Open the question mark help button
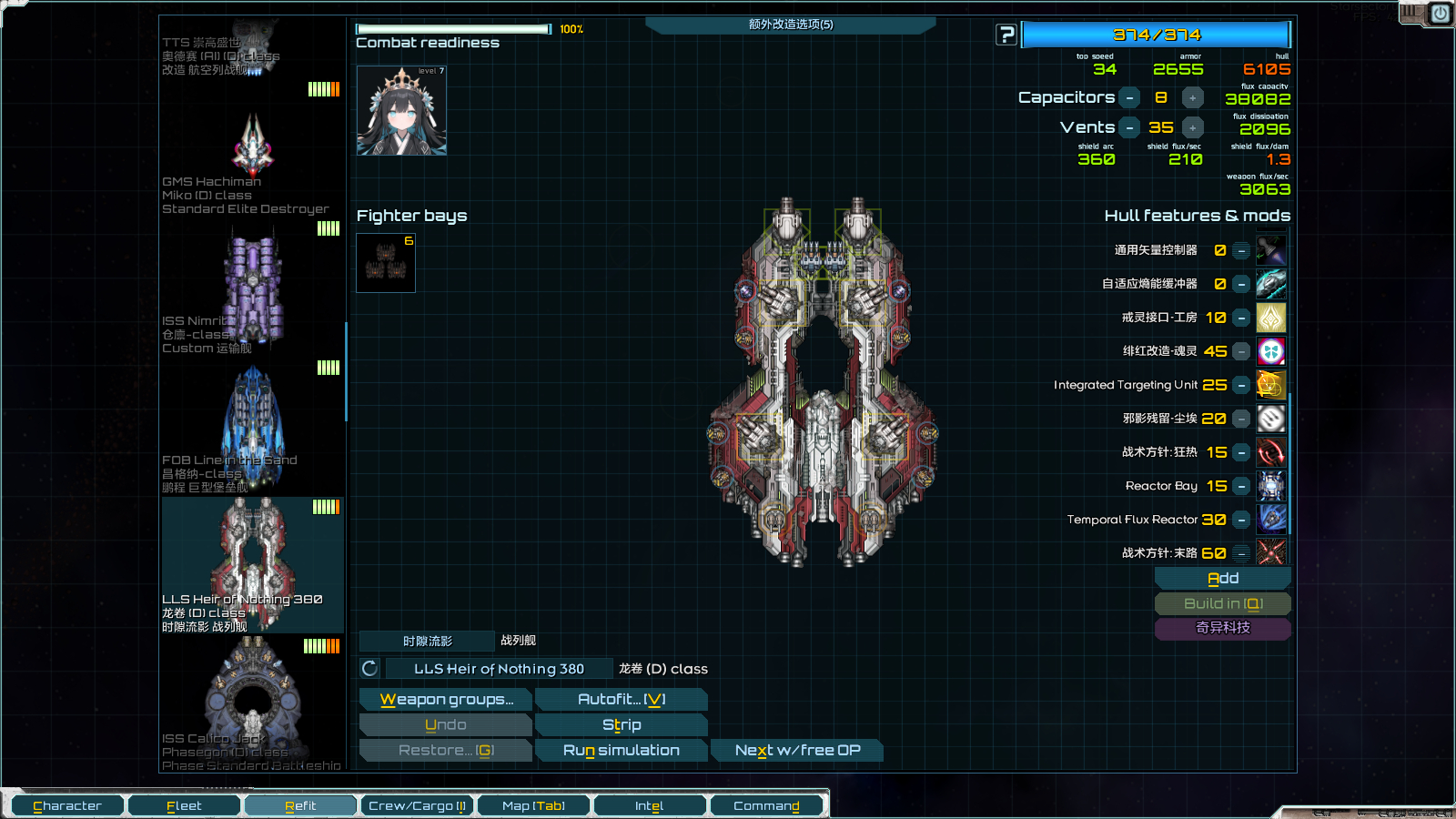The width and height of the screenshot is (1456, 819). [1006, 35]
